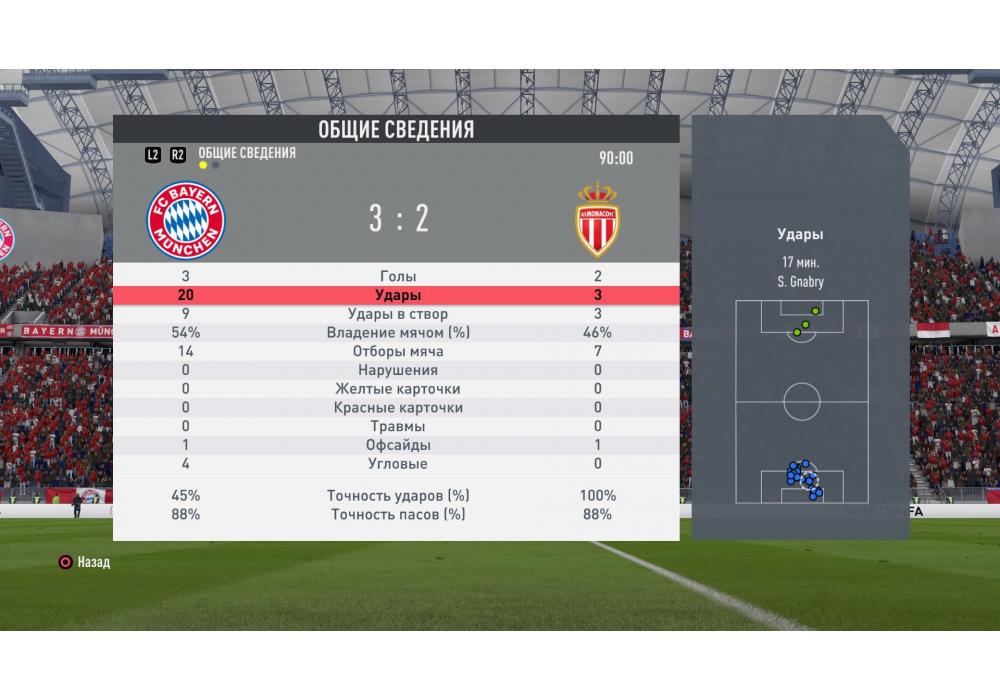Choose the Точность пасов (%) row
Image resolution: width=1000 pixels, height=700 pixels.
[397, 514]
